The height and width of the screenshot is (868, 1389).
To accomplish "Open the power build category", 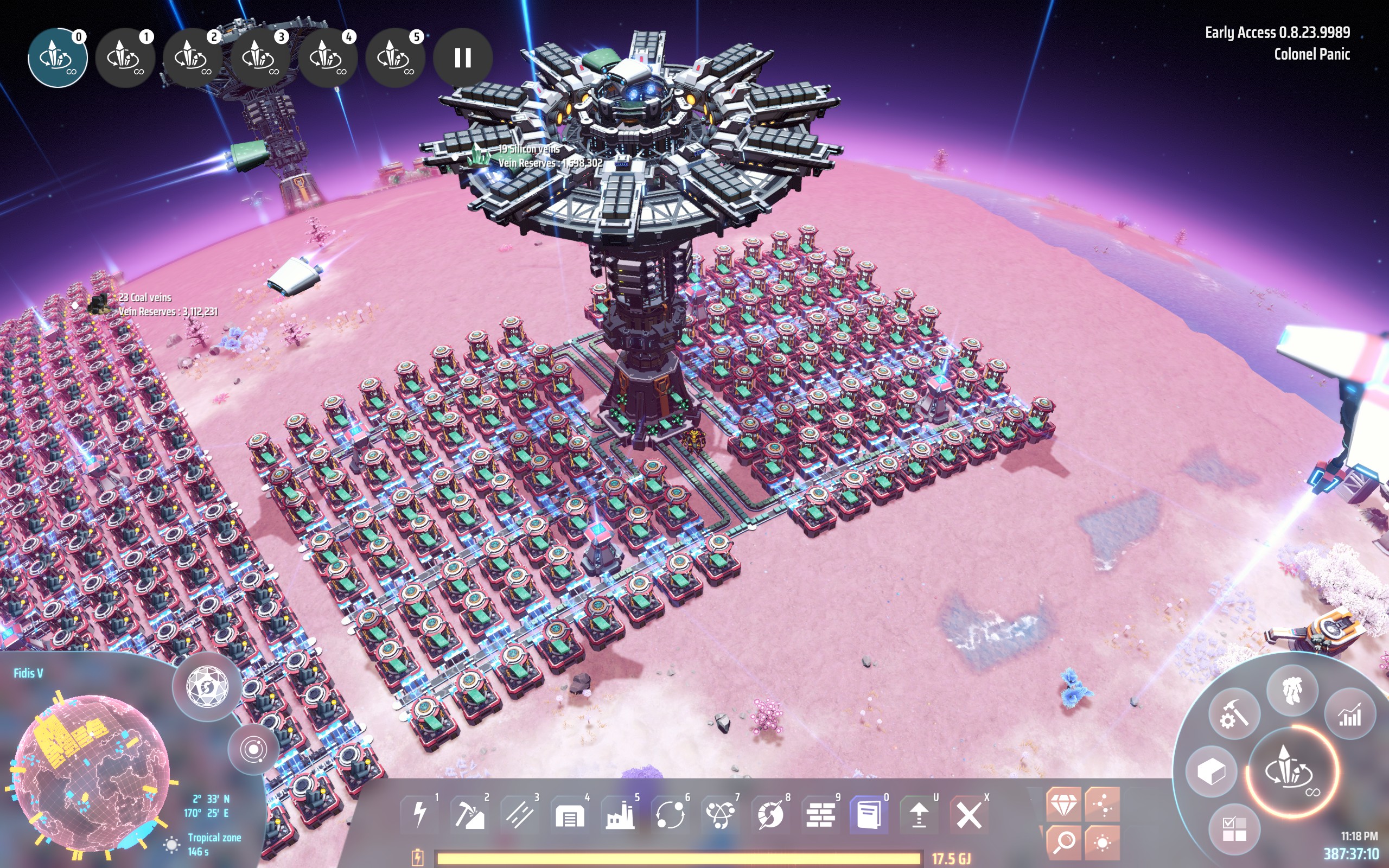I will [x=420, y=815].
